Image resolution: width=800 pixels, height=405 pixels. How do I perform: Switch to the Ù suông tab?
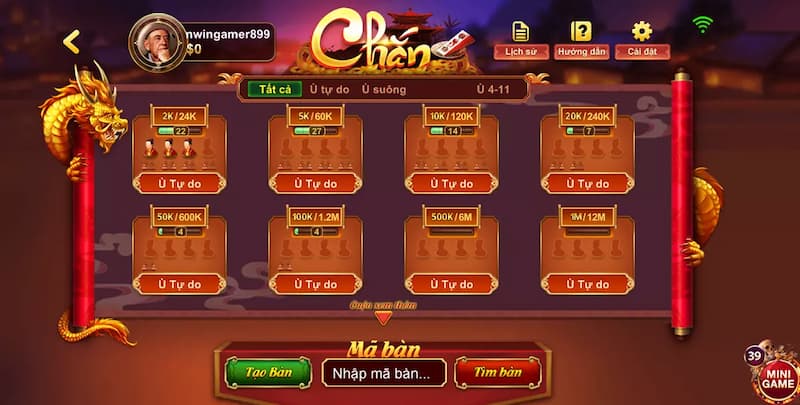[x=384, y=89]
